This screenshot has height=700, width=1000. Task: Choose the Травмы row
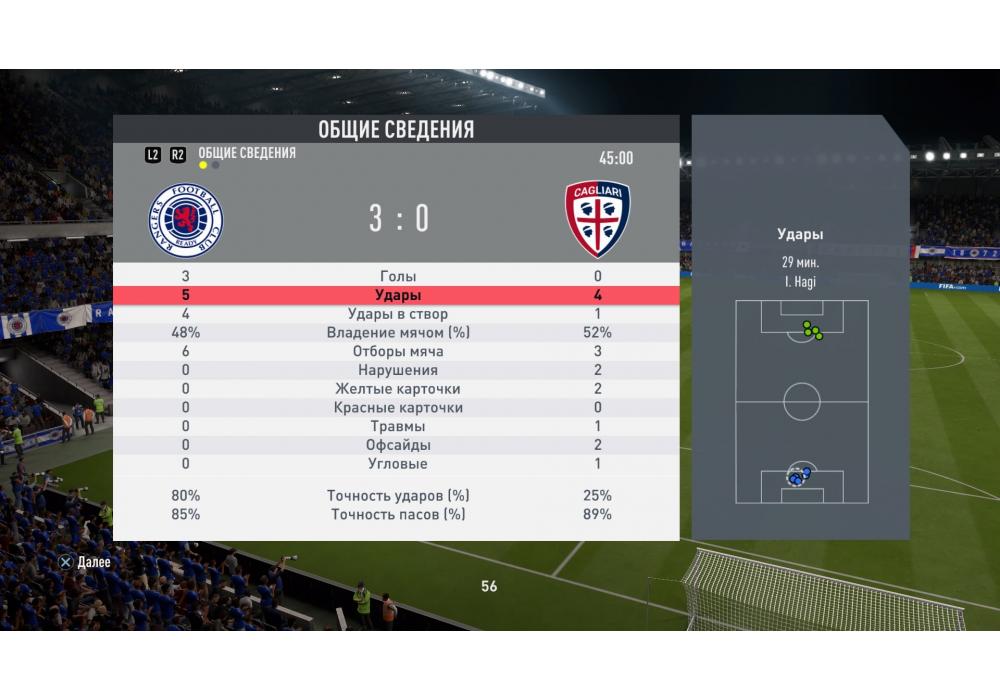point(398,427)
